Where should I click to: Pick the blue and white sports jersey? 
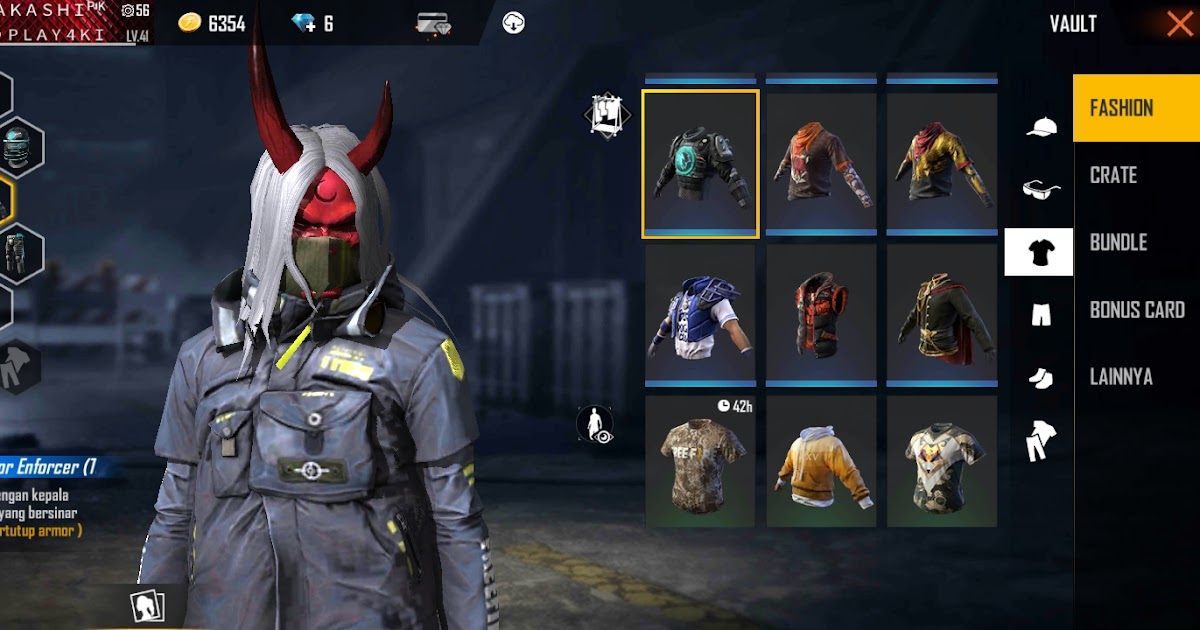tap(700, 316)
